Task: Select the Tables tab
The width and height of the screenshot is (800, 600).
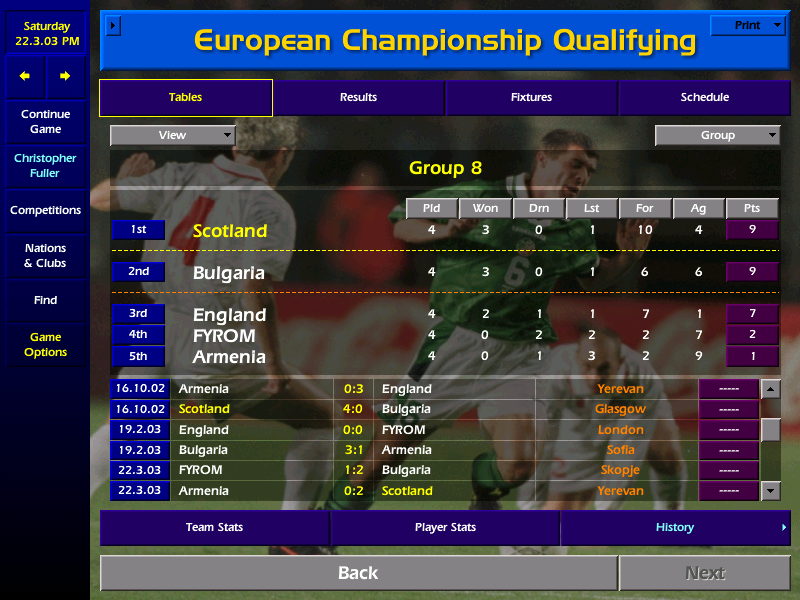Action: 185,98
